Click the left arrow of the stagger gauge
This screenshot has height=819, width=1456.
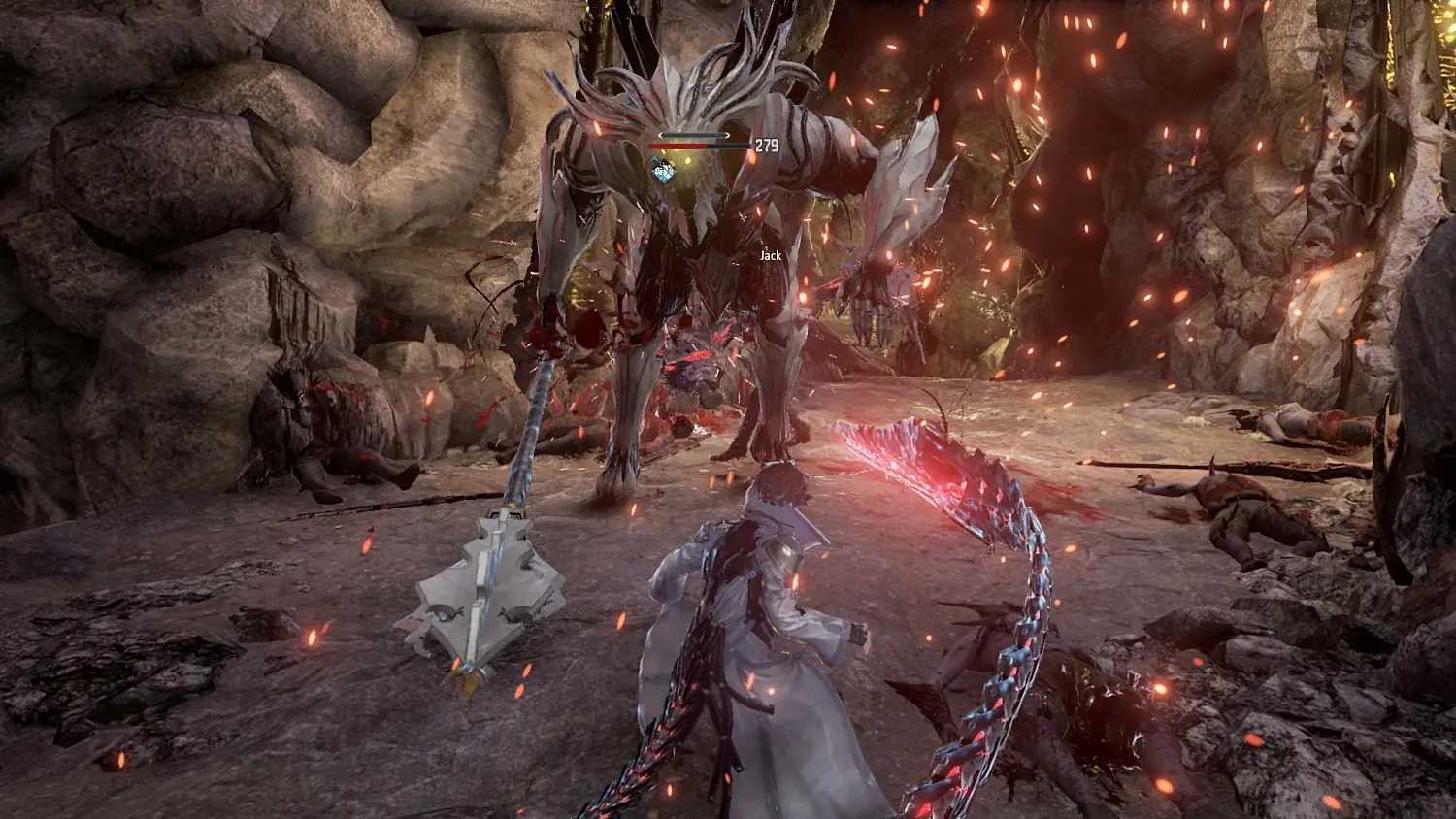(x=661, y=135)
